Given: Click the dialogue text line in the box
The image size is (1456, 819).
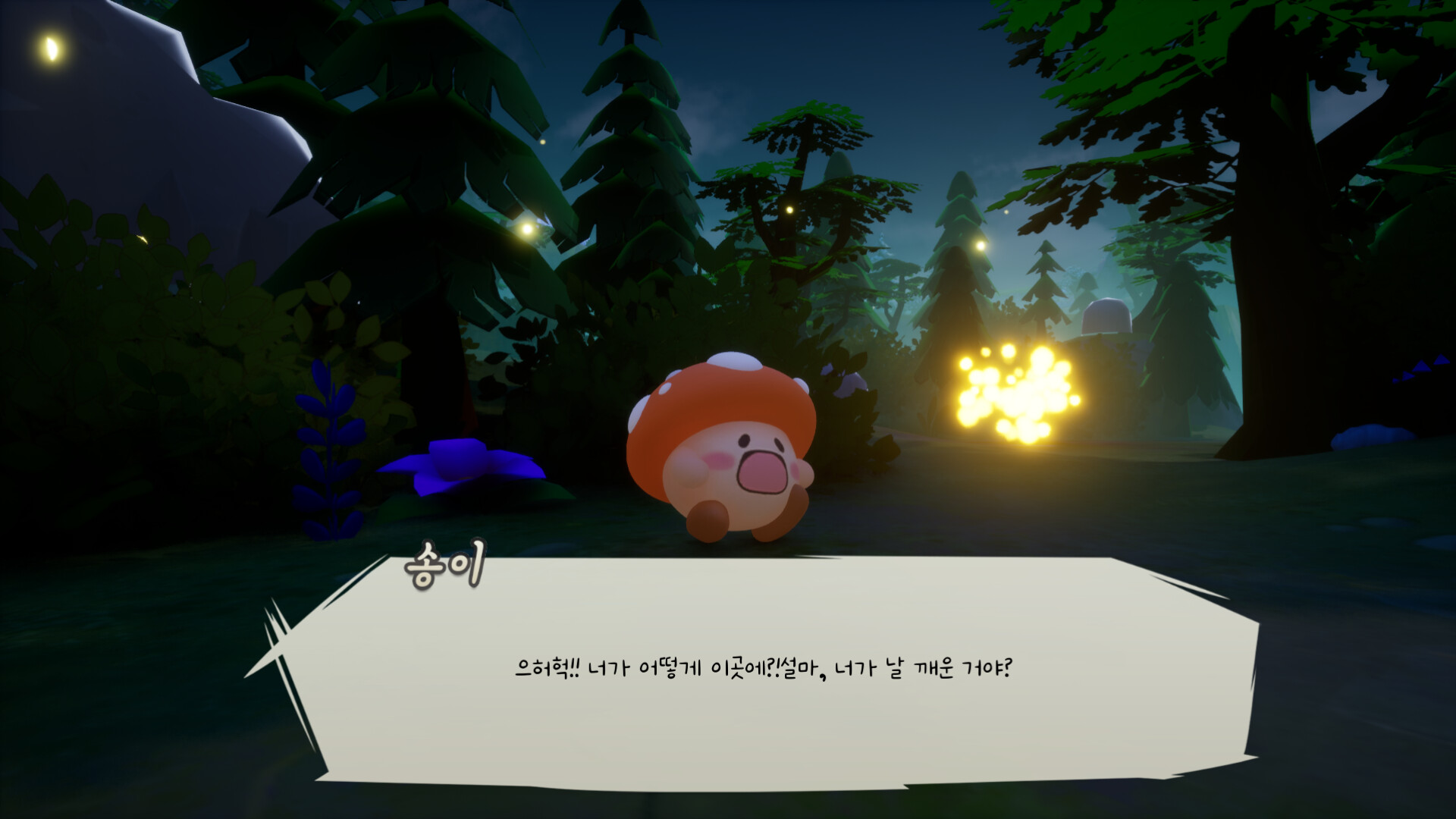Looking at the screenshot, I should [x=766, y=667].
